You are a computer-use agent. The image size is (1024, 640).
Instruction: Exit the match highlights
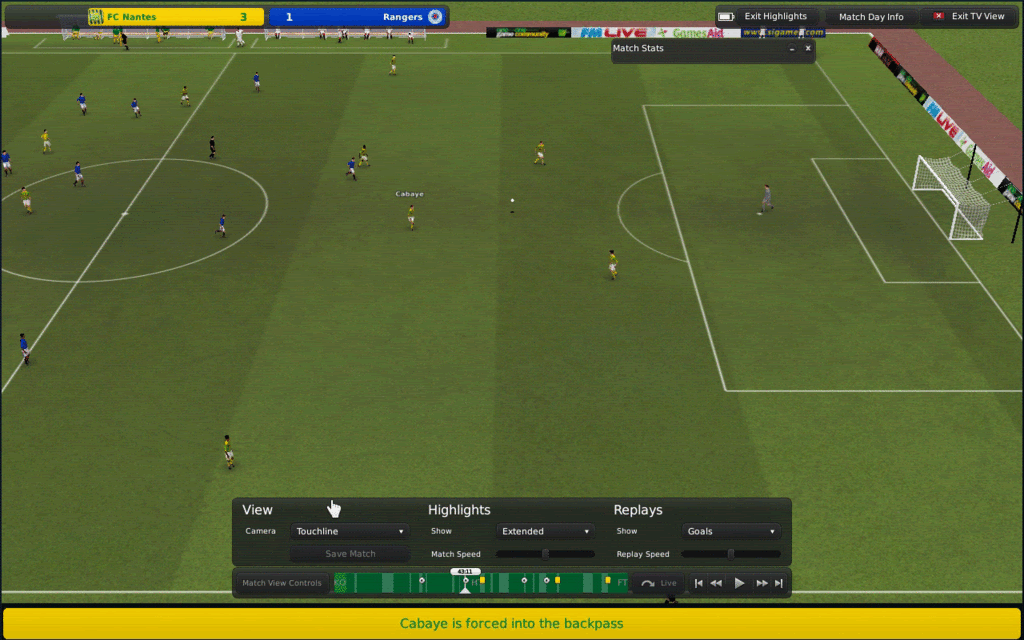(767, 17)
